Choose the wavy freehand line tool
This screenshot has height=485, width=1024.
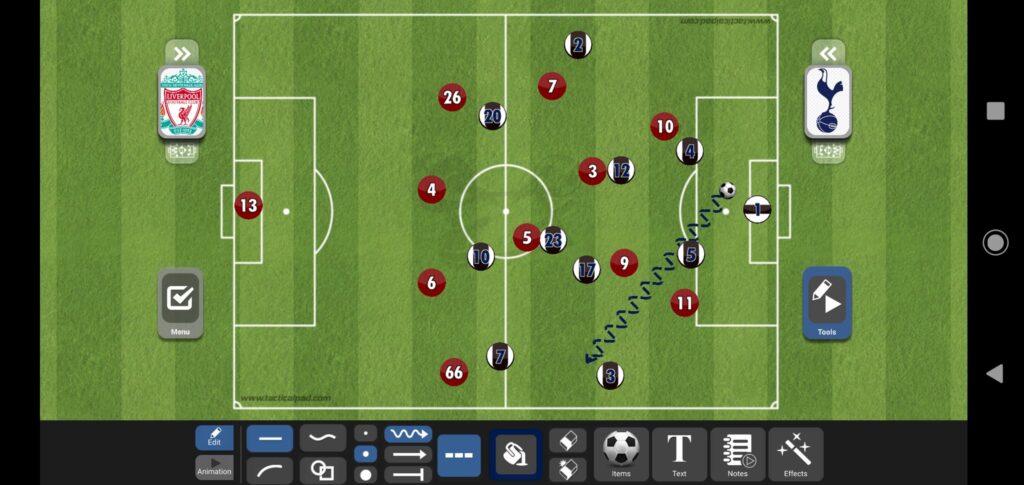pyautogui.click(x=322, y=438)
